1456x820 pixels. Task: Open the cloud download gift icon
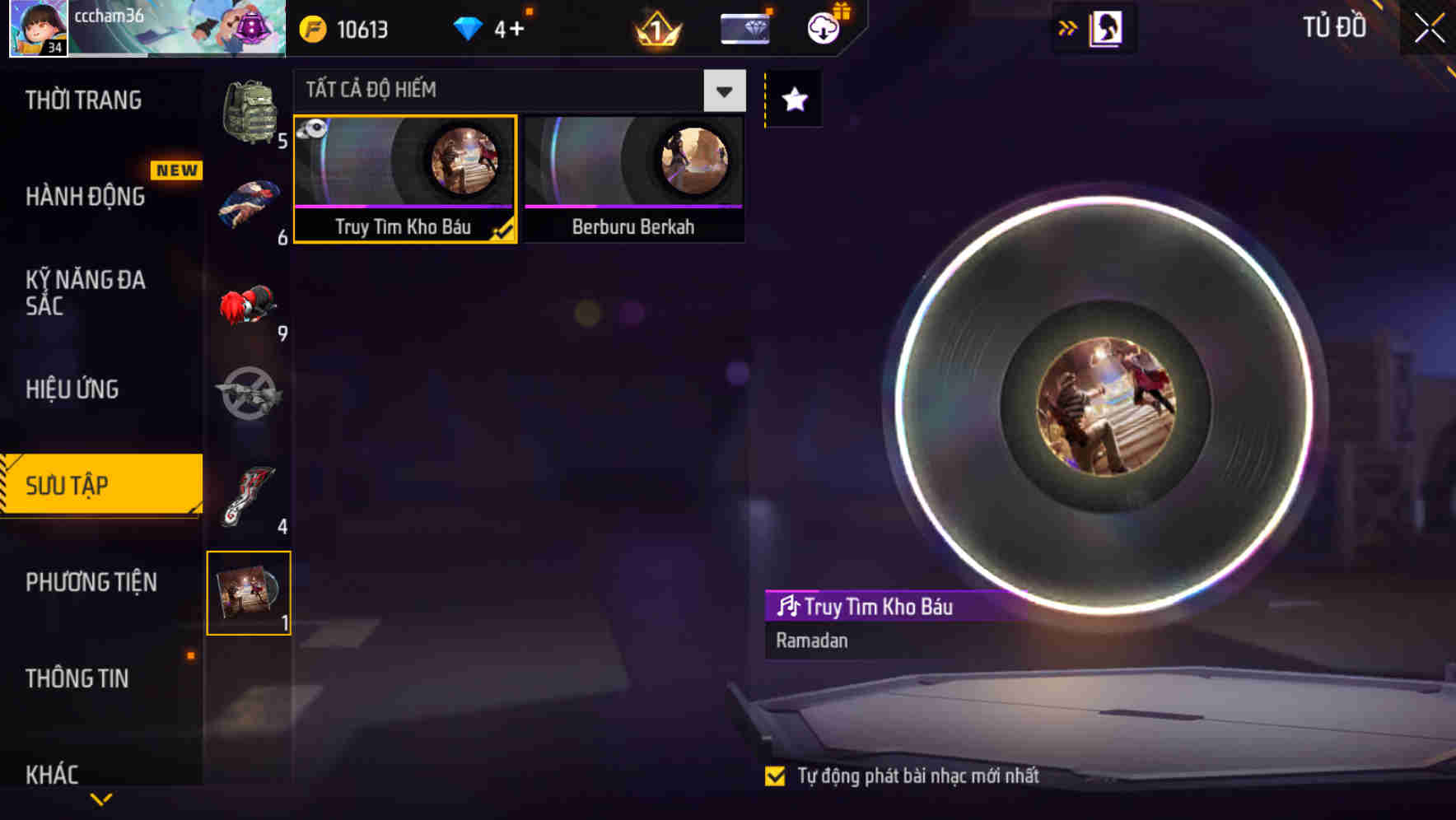click(823, 27)
